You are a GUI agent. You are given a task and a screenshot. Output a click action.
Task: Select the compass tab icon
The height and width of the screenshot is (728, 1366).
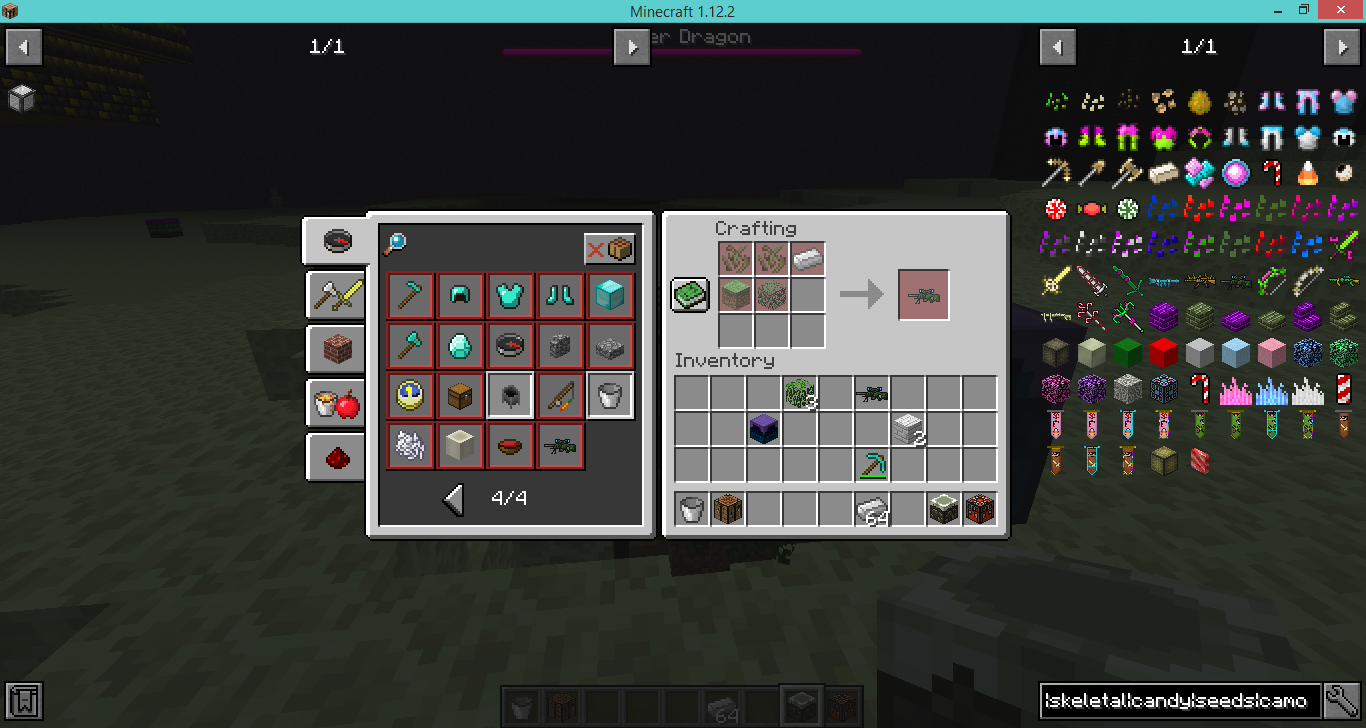pos(337,241)
